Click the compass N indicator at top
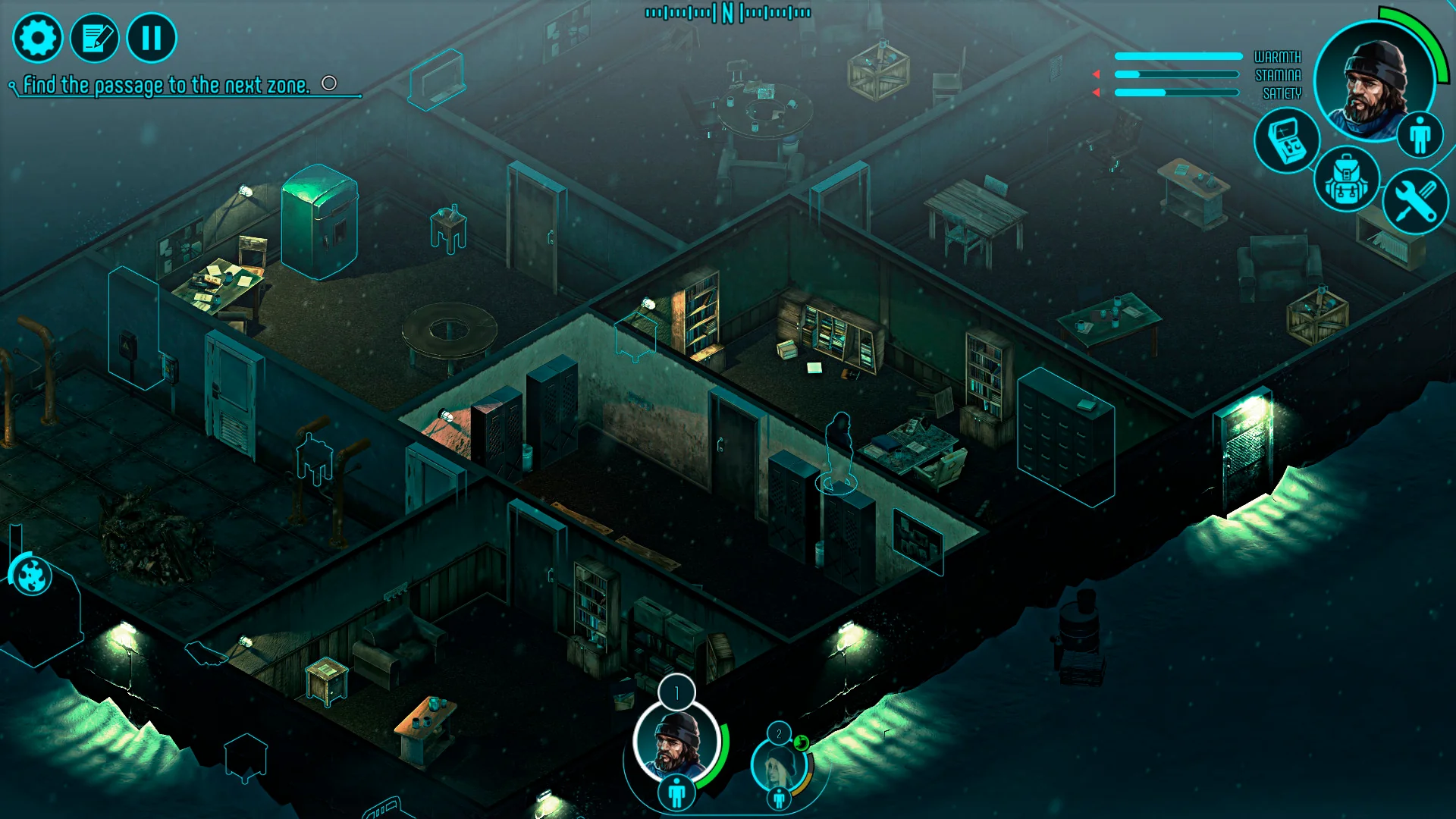This screenshot has height=819, width=1456. (x=727, y=12)
